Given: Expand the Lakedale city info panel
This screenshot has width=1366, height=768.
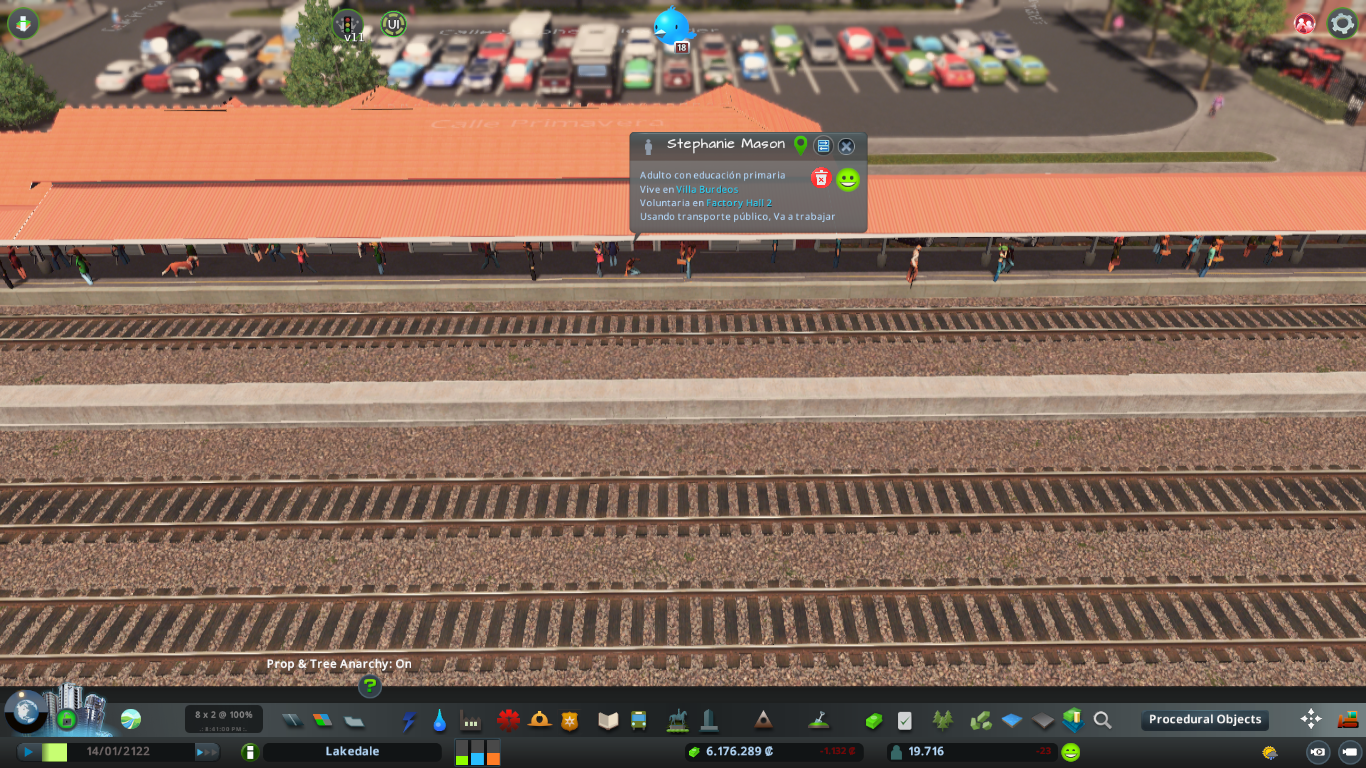Looking at the screenshot, I should point(353,750).
